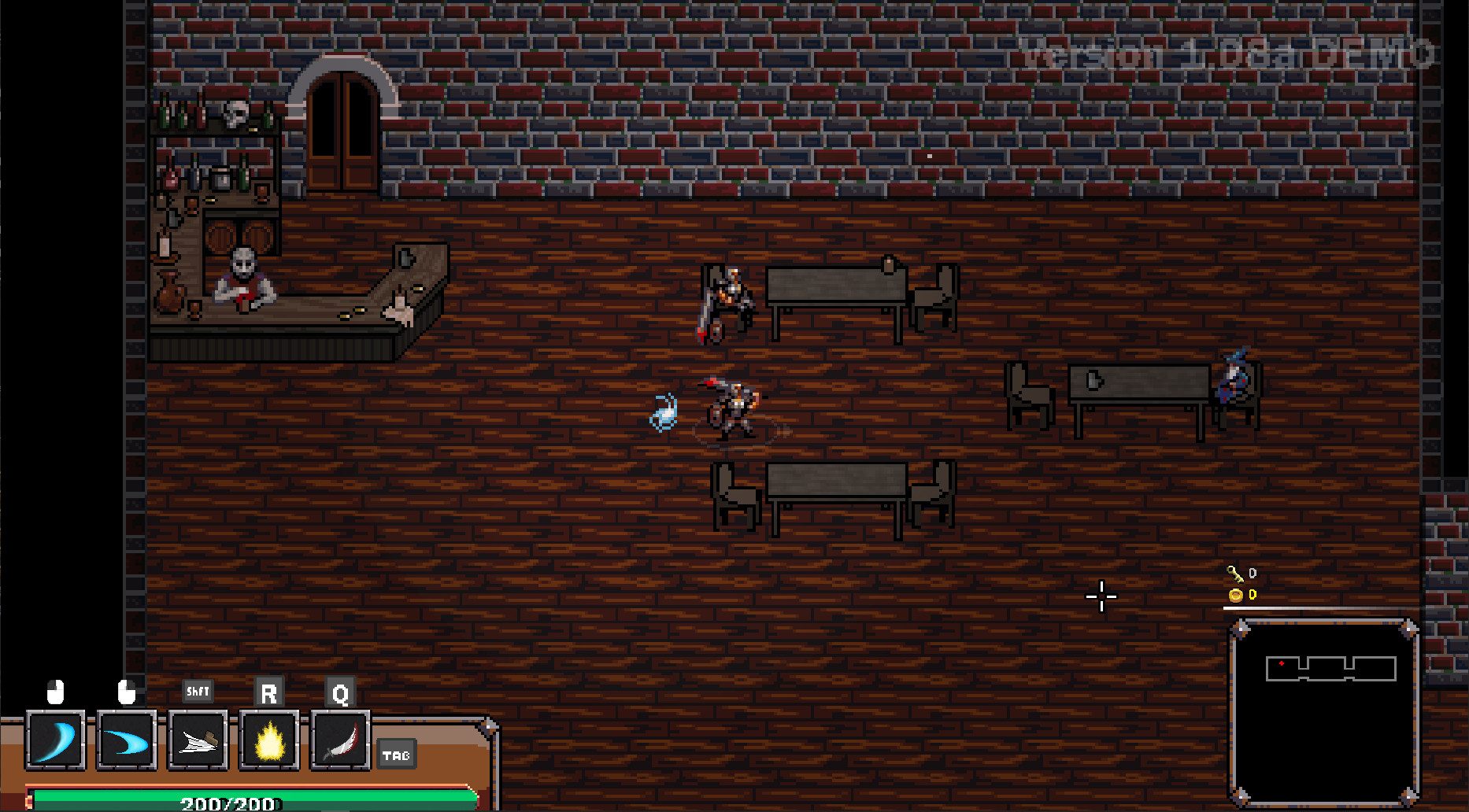Click the ShfT keybind label
1469x812 pixels.
coord(198,692)
